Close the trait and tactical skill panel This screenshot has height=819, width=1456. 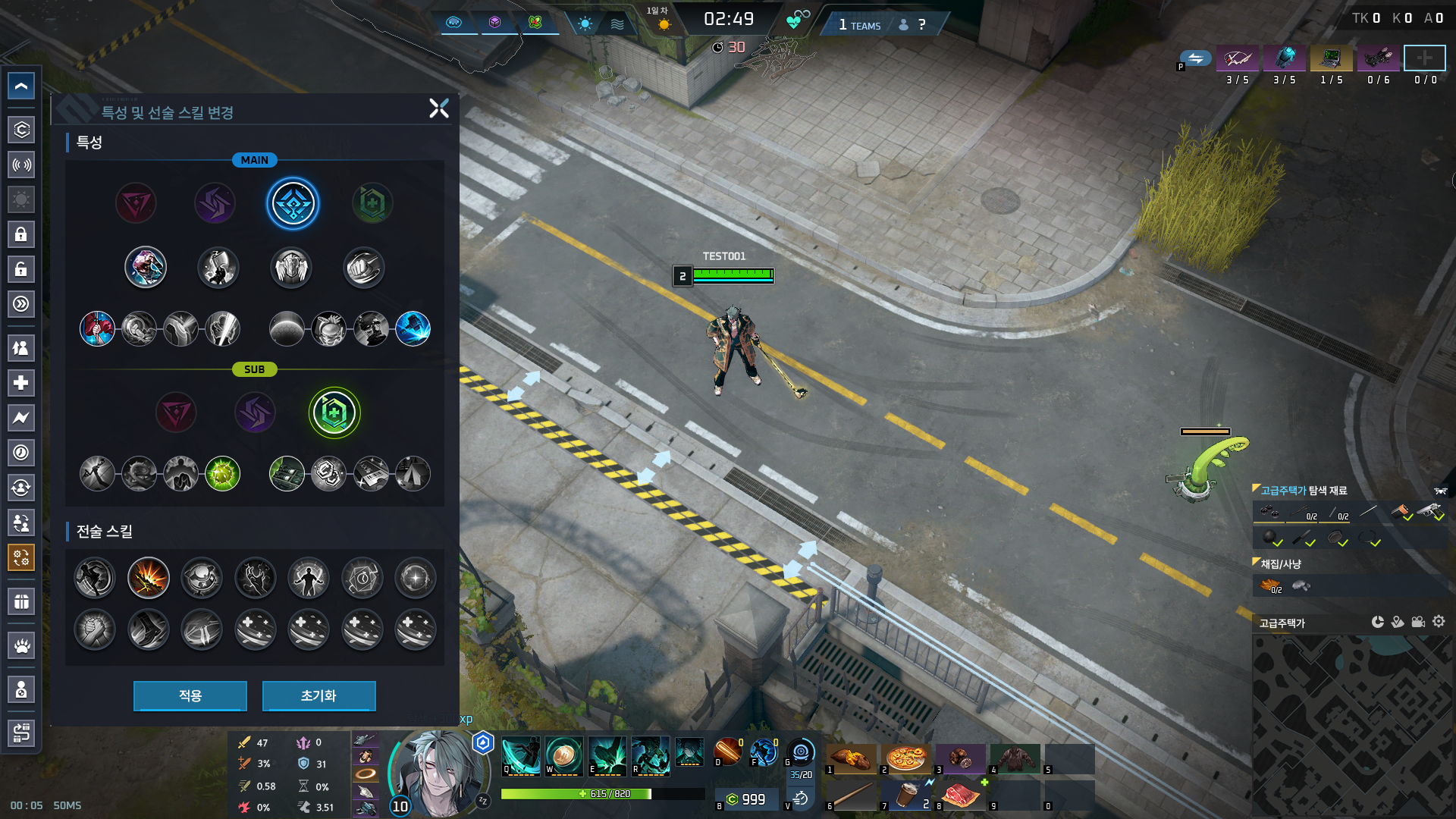439,108
